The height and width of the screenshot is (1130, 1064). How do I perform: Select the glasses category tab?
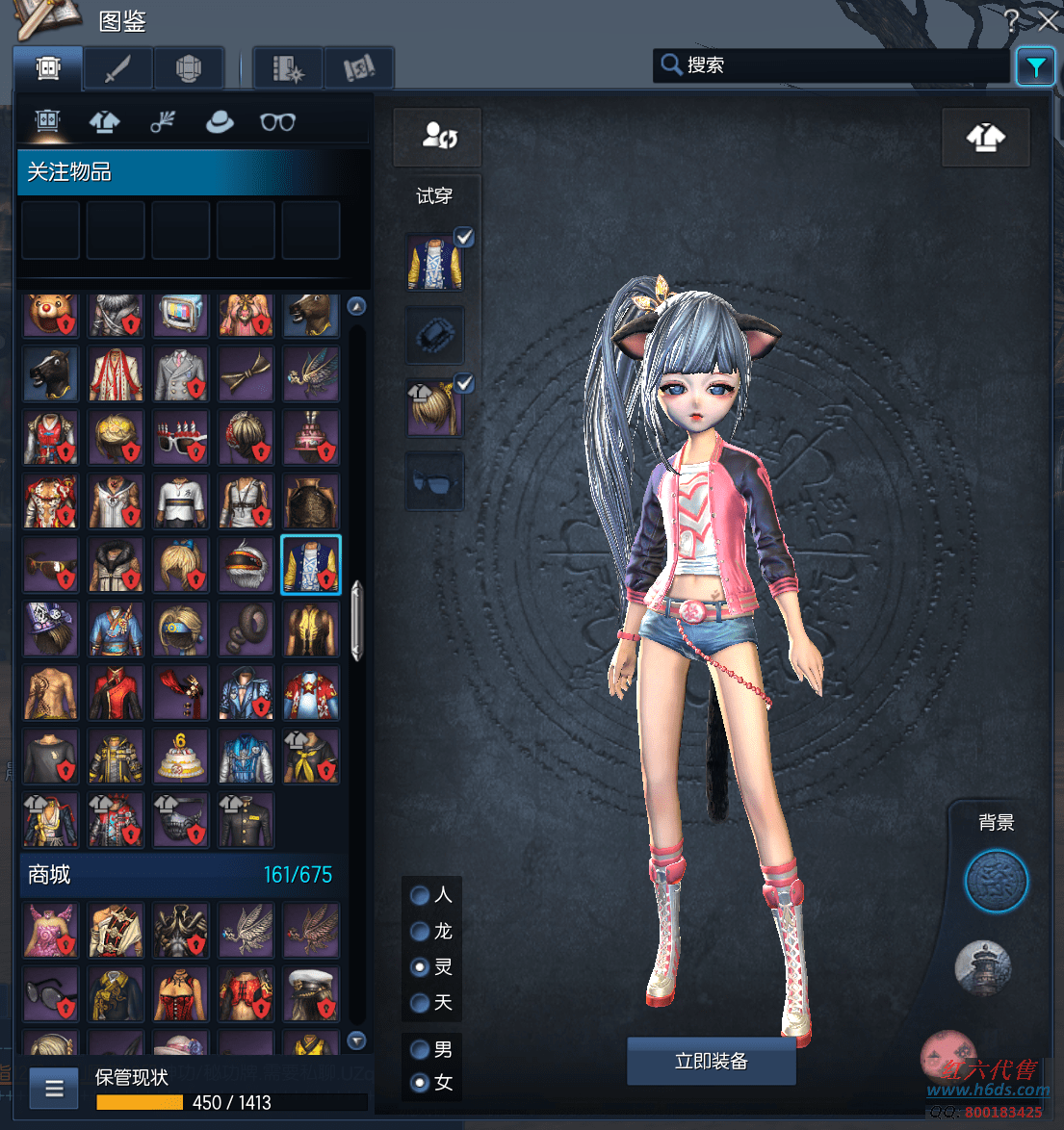(x=277, y=122)
